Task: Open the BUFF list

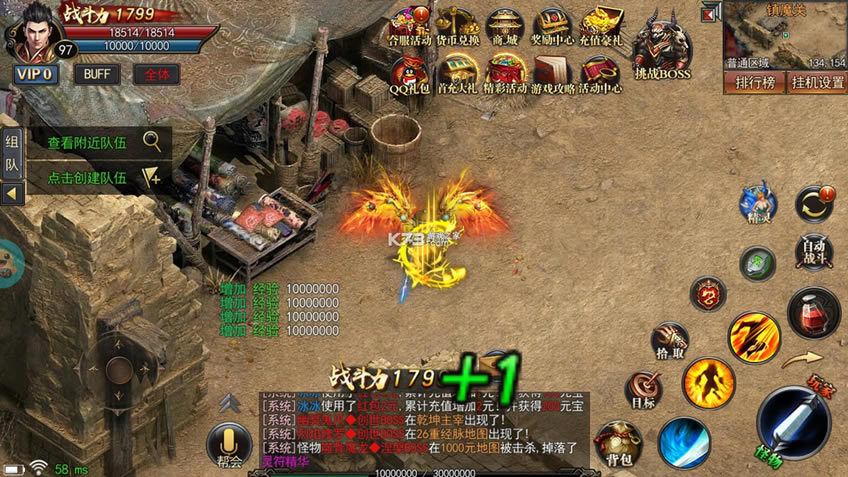Action: point(97,74)
